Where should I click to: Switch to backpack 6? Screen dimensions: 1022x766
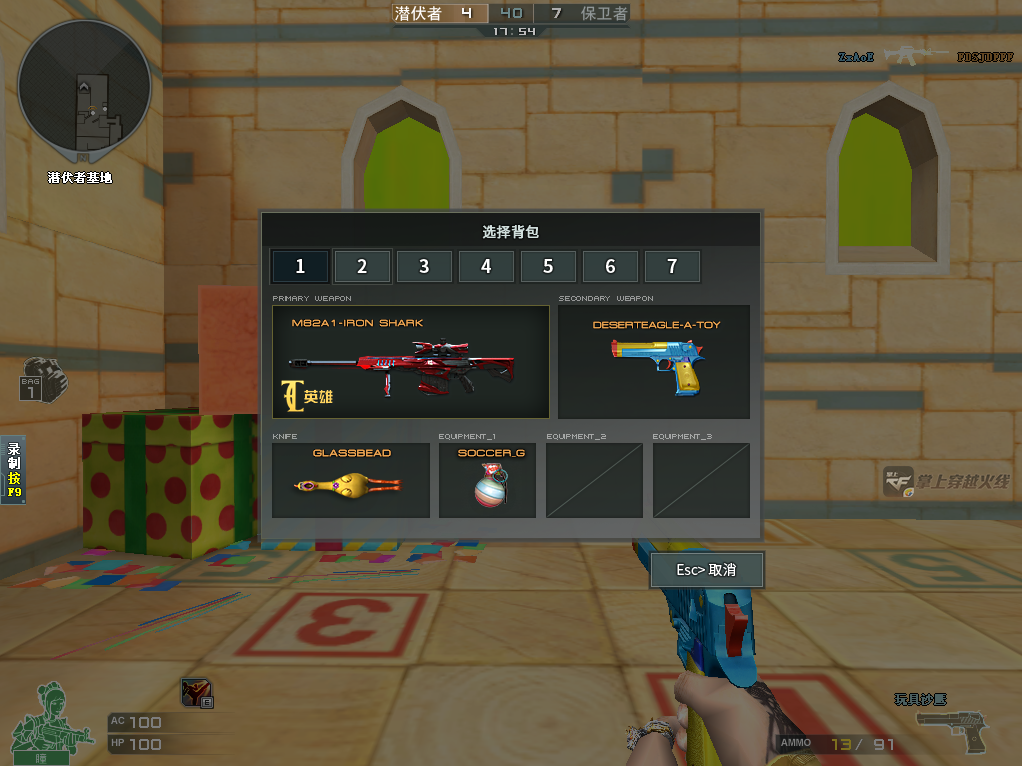pyautogui.click(x=610, y=267)
